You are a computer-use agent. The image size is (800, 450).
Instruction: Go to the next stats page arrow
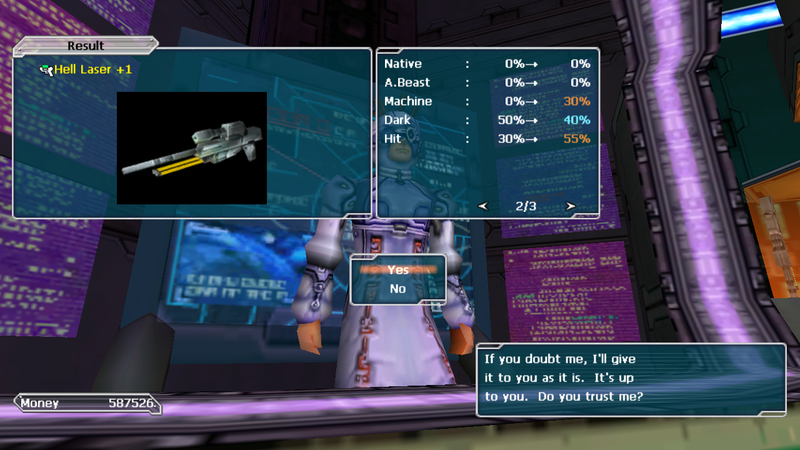point(571,206)
